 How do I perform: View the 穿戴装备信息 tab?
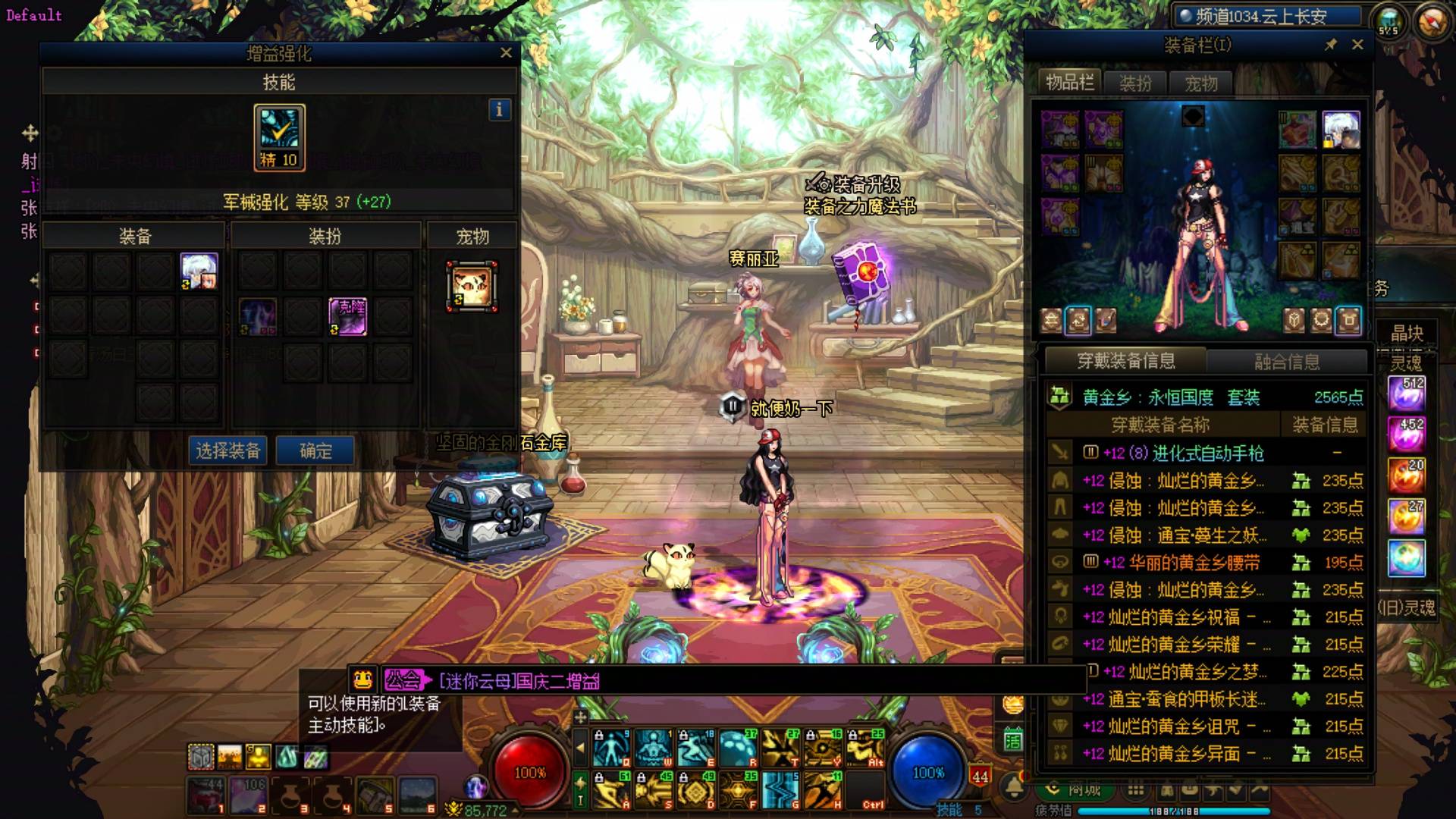(1126, 361)
